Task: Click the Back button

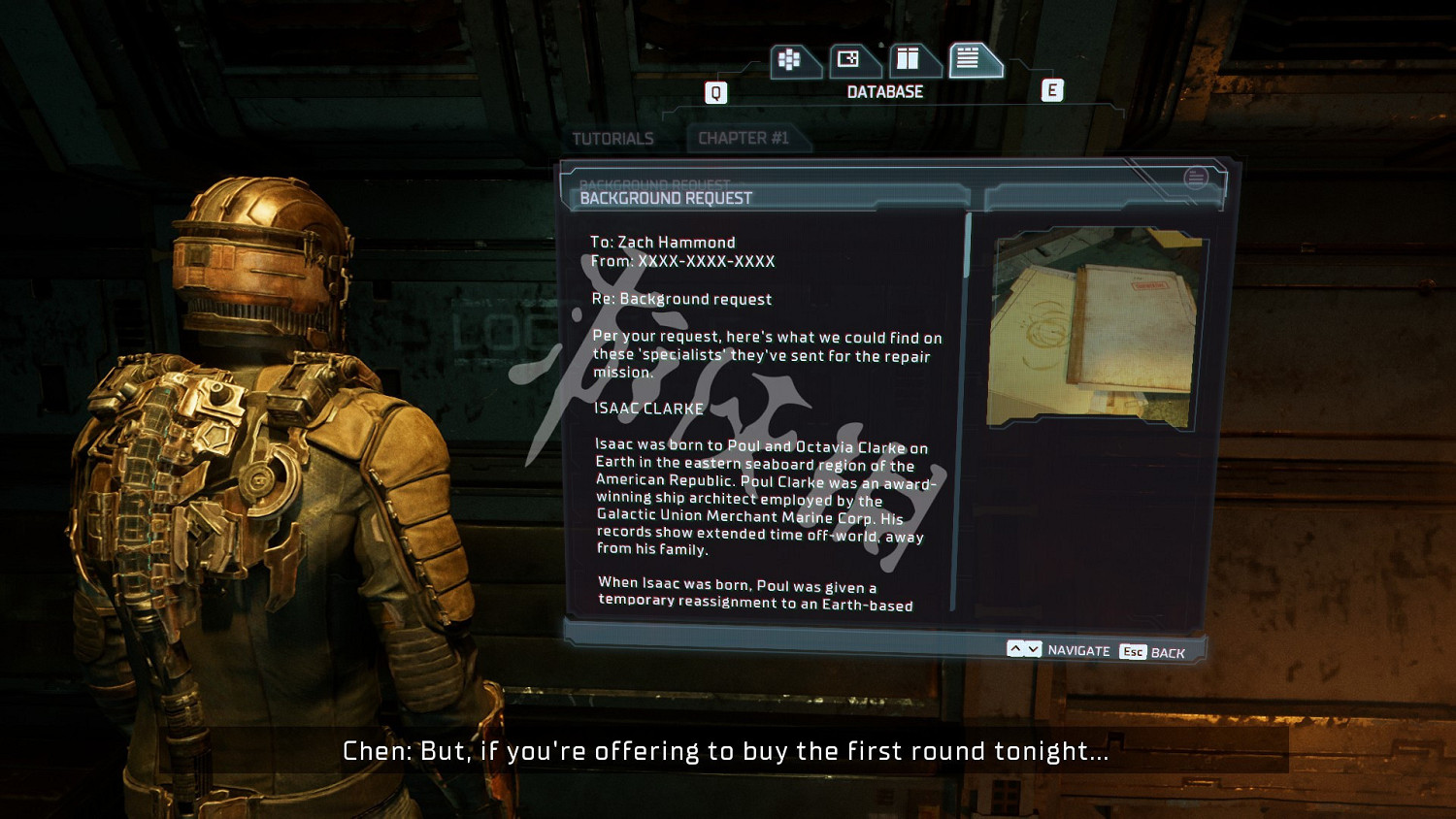Action: (x=1153, y=652)
